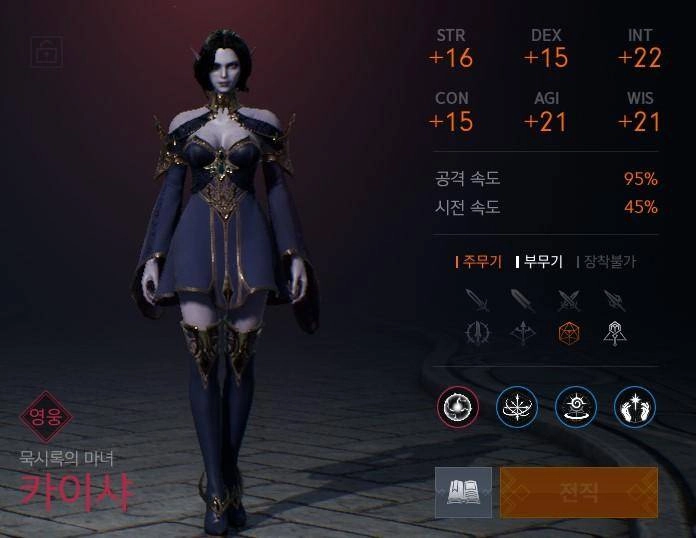Viewport: 696px width, 538px height.
Task: Click the faint lock icon
Action: [45, 51]
